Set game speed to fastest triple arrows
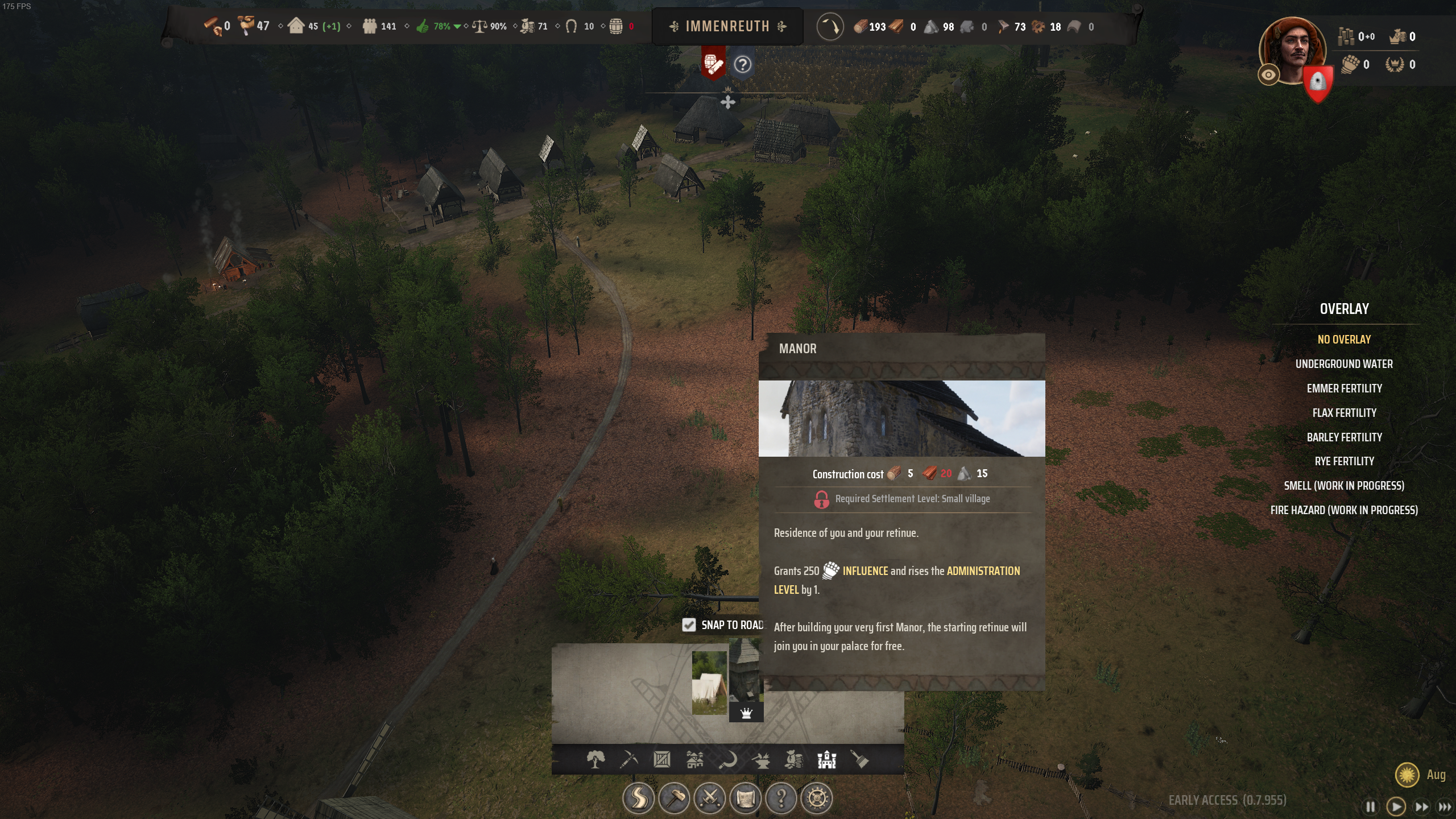1456x819 pixels. [1444, 806]
